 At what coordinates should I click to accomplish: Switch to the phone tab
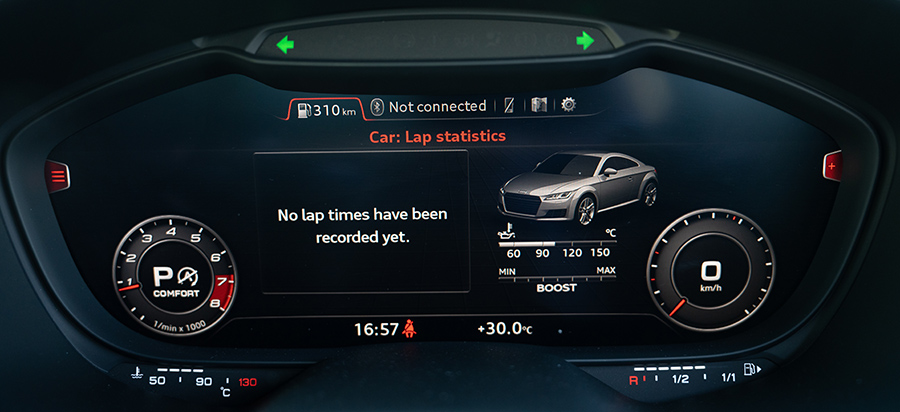tap(510, 105)
